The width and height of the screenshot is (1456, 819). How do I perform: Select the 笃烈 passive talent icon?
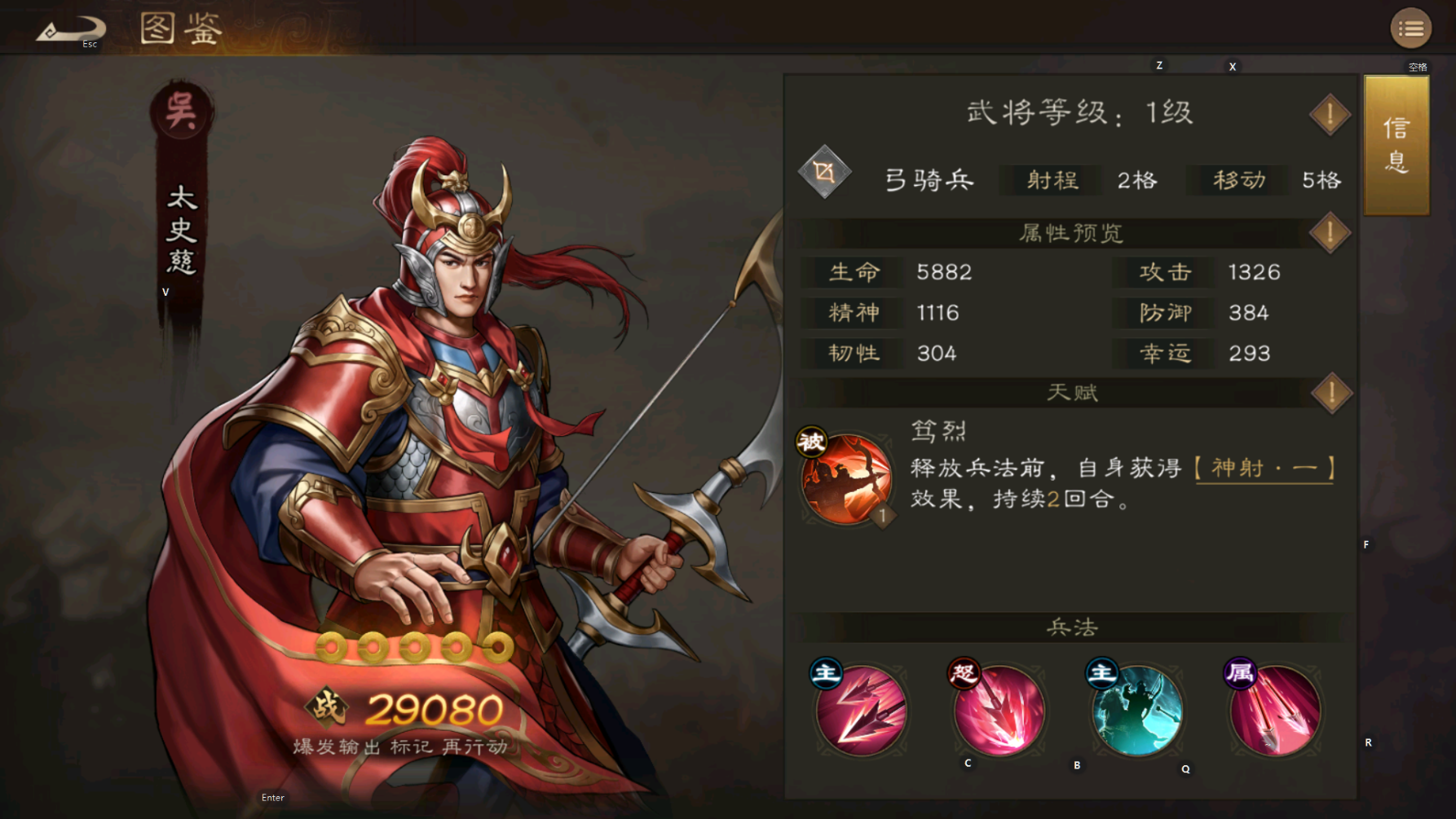coord(848,479)
